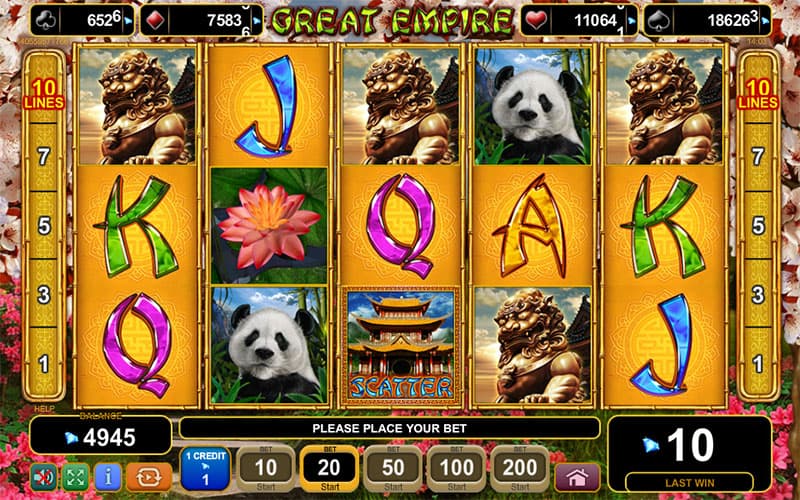This screenshot has width=800, height=500.
Task: Switch to fullscreen with green arrows icon
Action: click(x=76, y=476)
